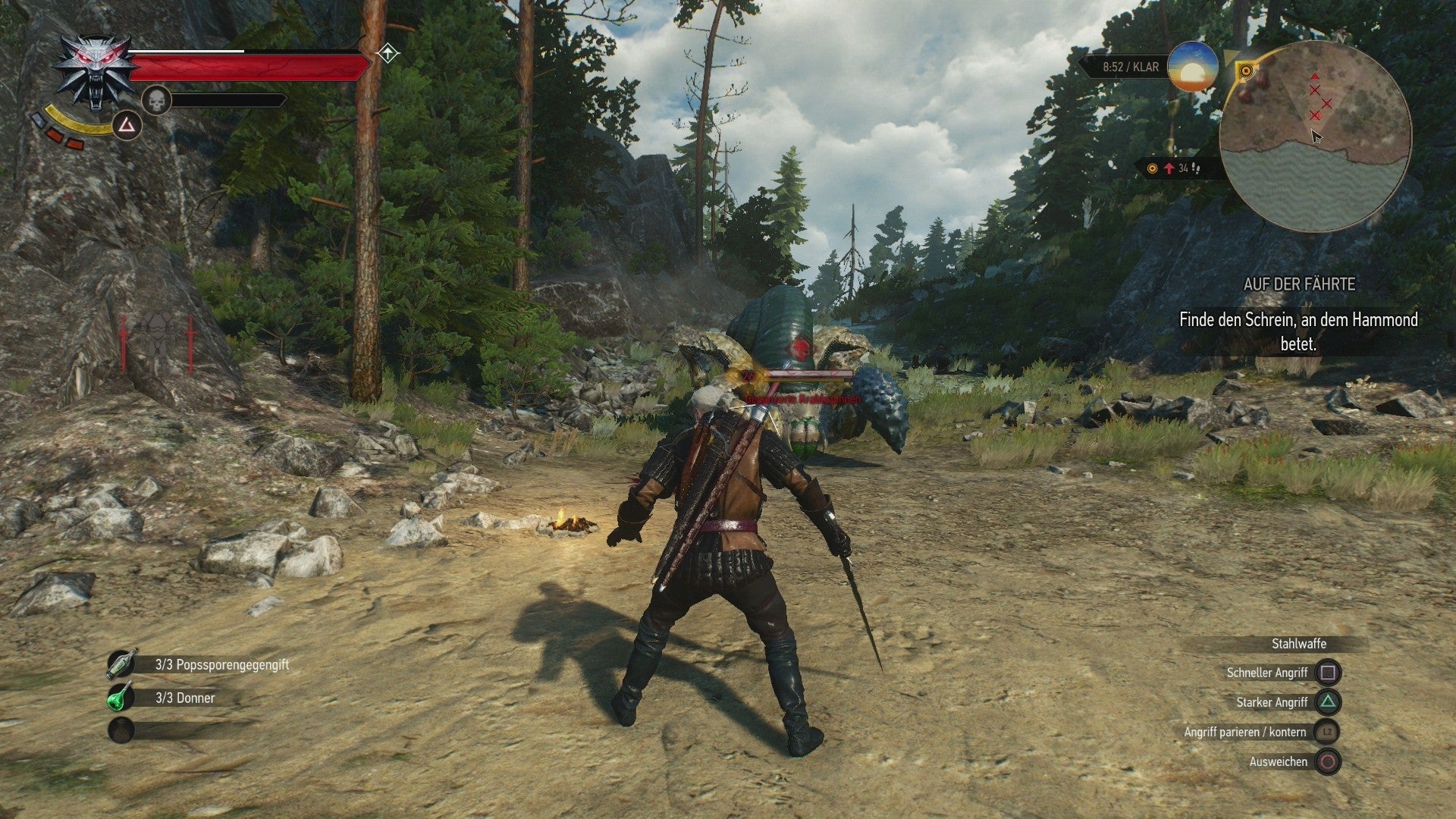This screenshot has height=819, width=1456.
Task: Open the 8:52 / KLAR time display
Action: click(x=1129, y=67)
